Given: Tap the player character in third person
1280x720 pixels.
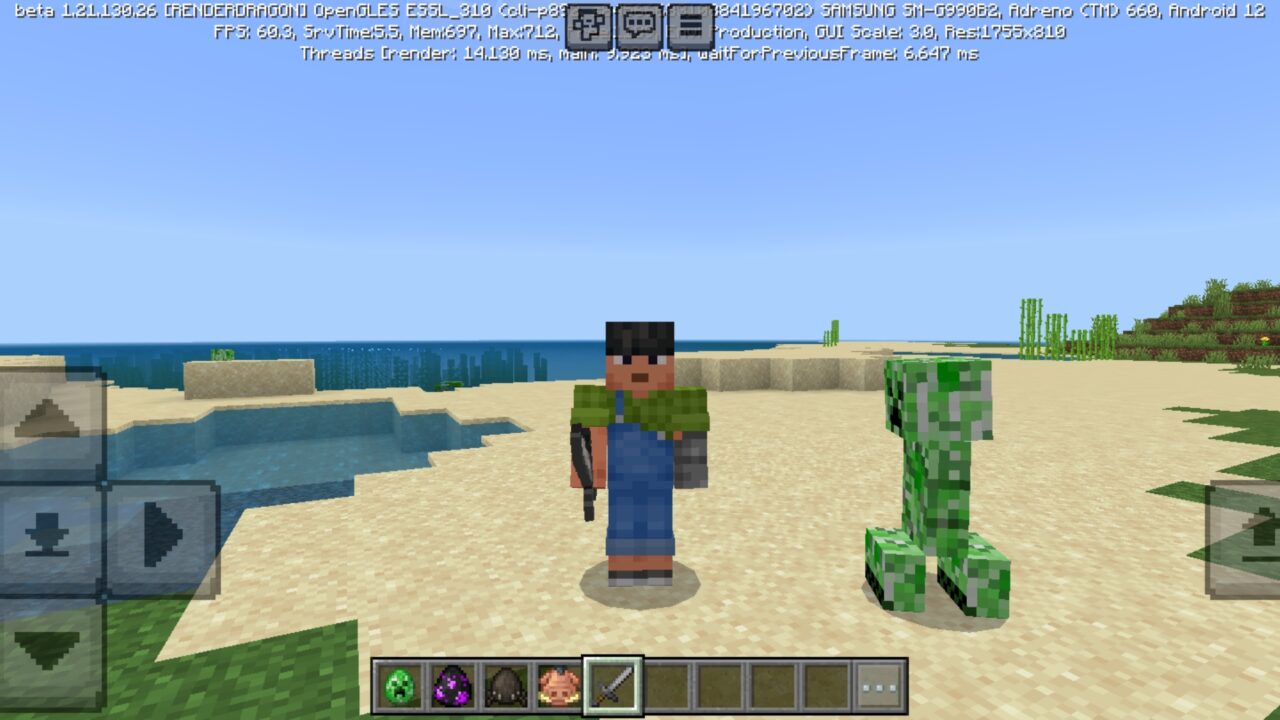Looking at the screenshot, I should tap(635, 450).
